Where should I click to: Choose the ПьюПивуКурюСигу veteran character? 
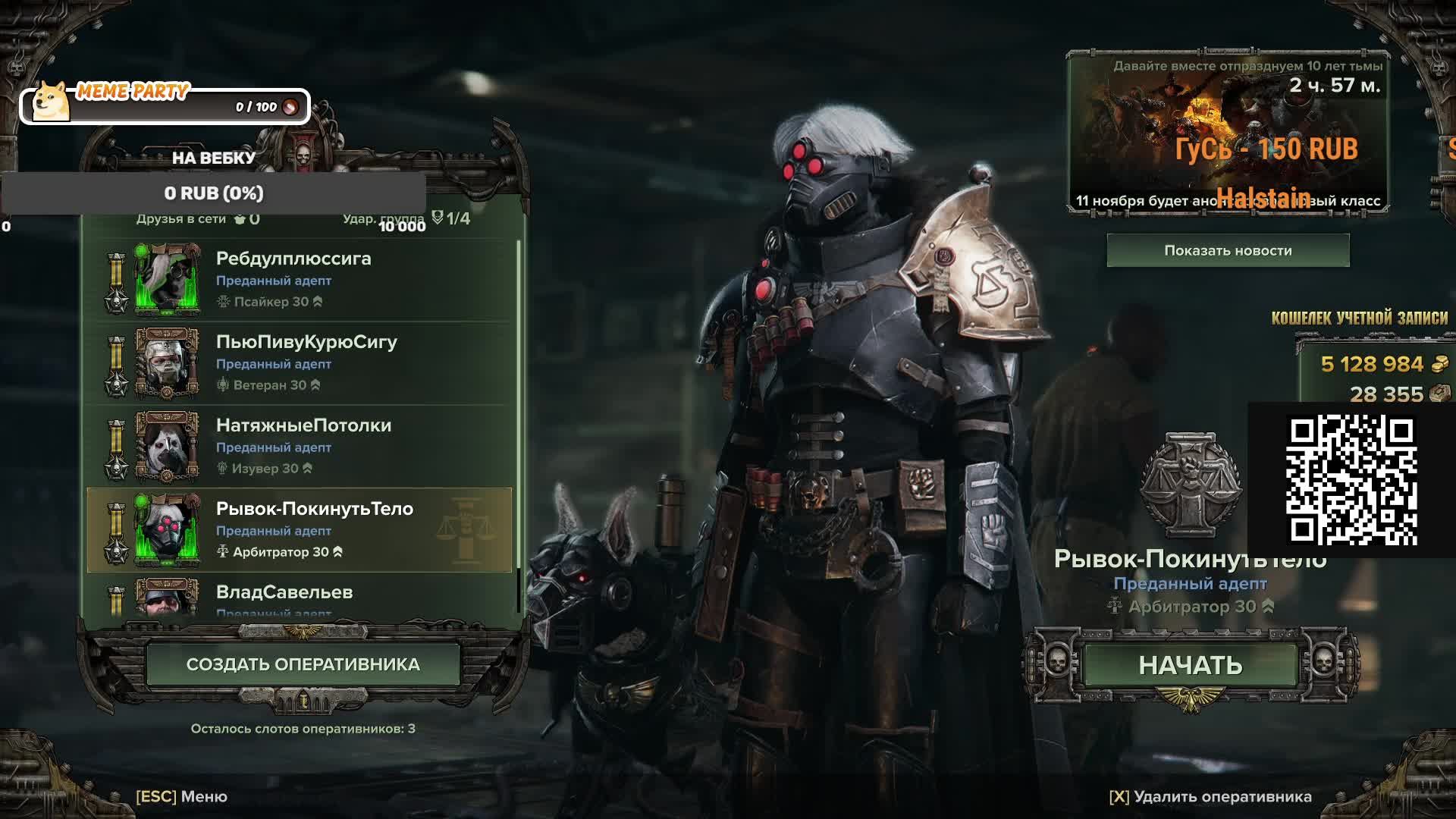(x=303, y=362)
